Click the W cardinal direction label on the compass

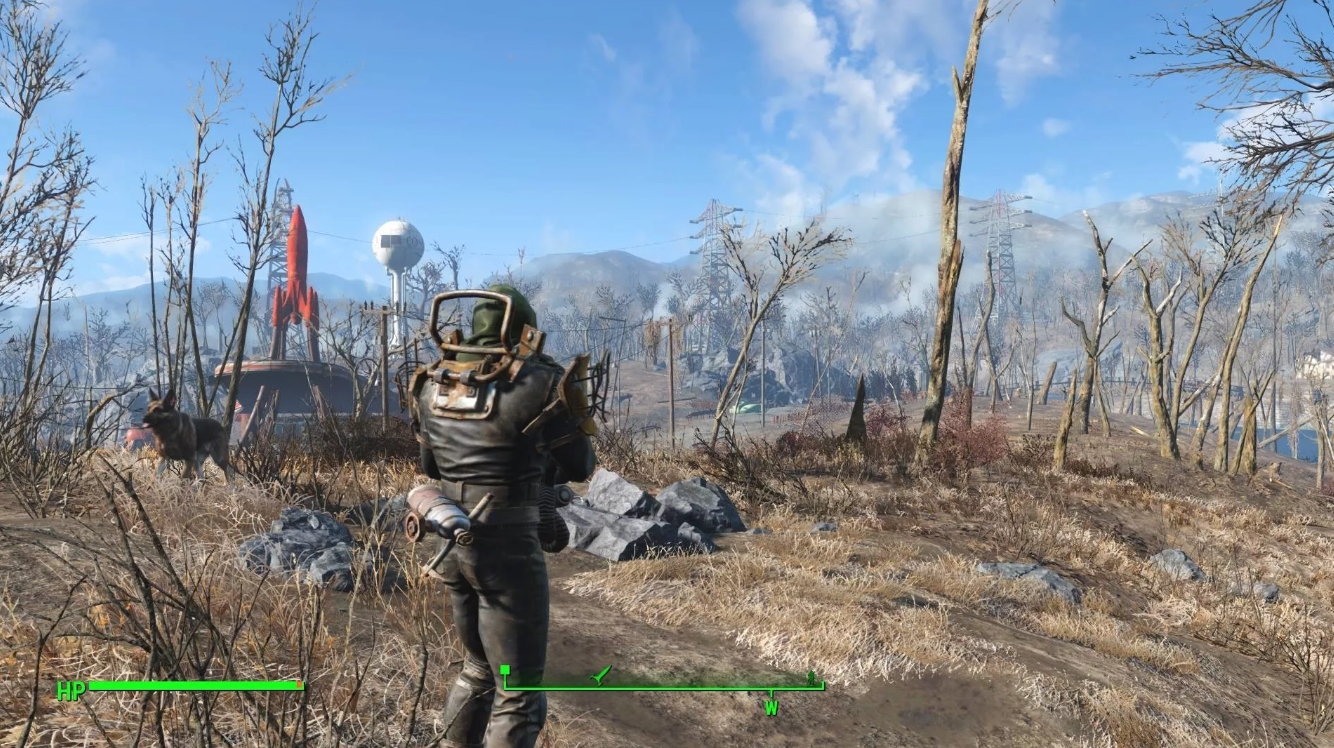pyautogui.click(x=771, y=707)
